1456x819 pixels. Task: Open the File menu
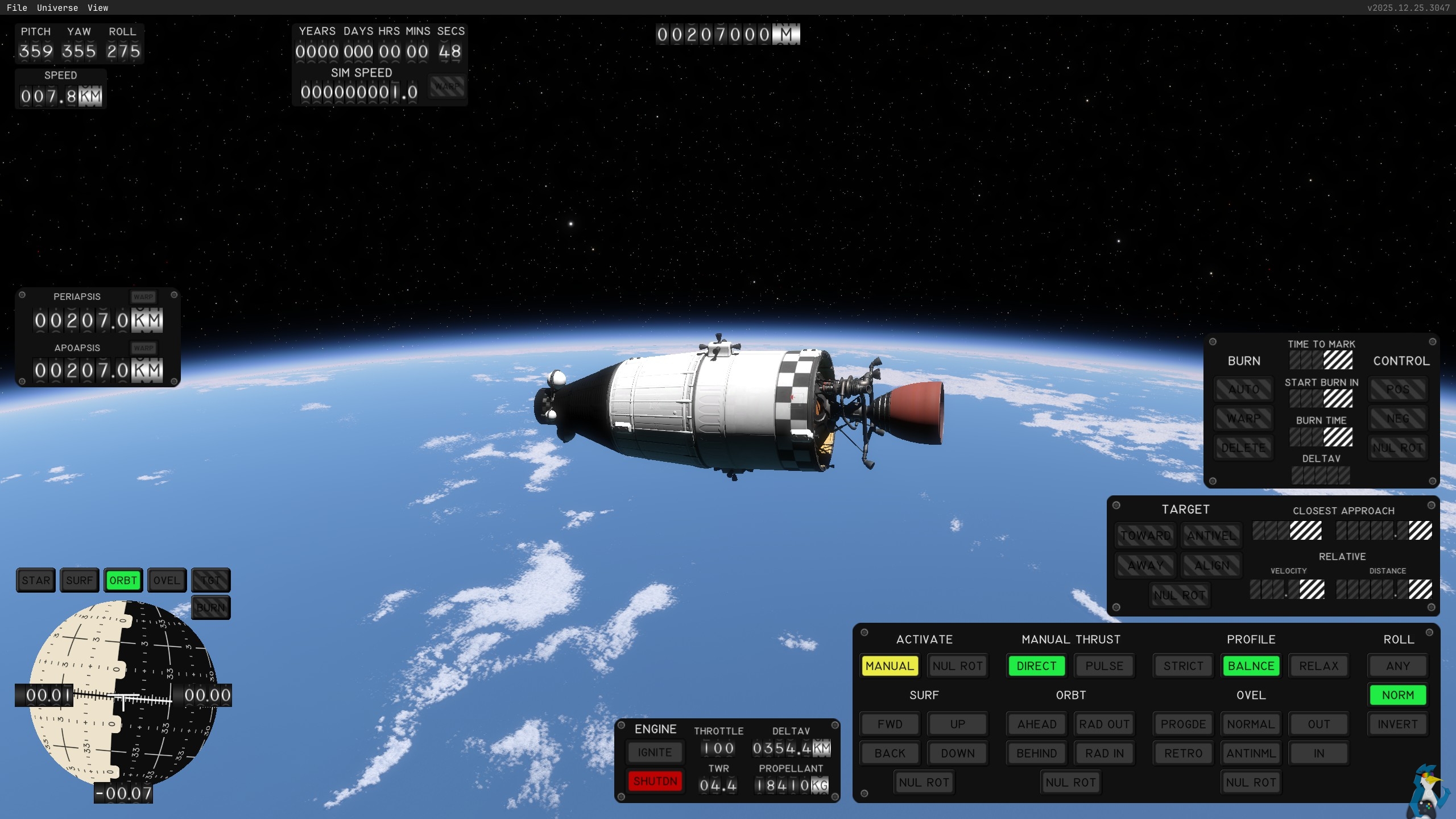point(17,8)
